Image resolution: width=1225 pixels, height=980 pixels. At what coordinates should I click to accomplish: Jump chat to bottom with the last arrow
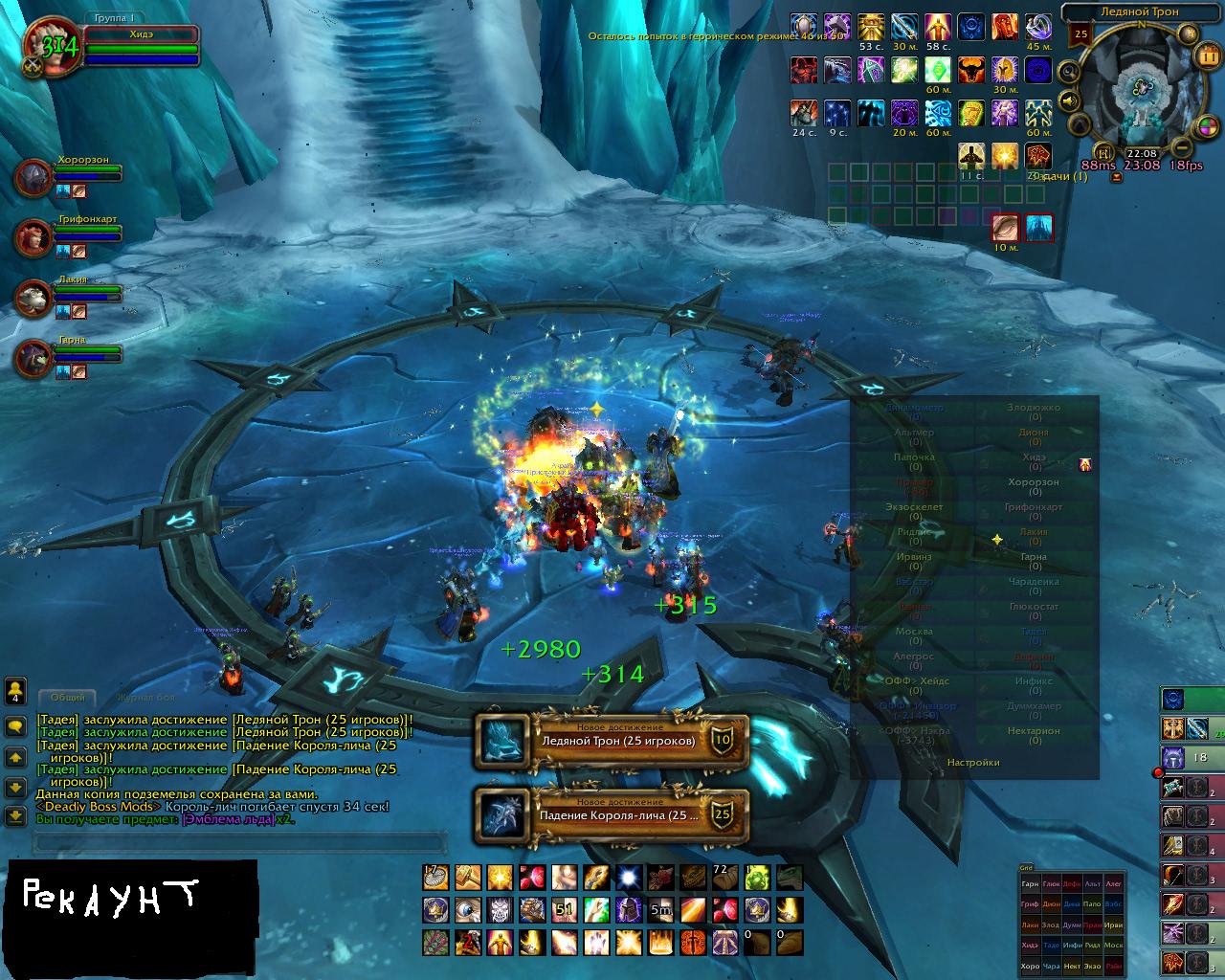[x=15, y=816]
